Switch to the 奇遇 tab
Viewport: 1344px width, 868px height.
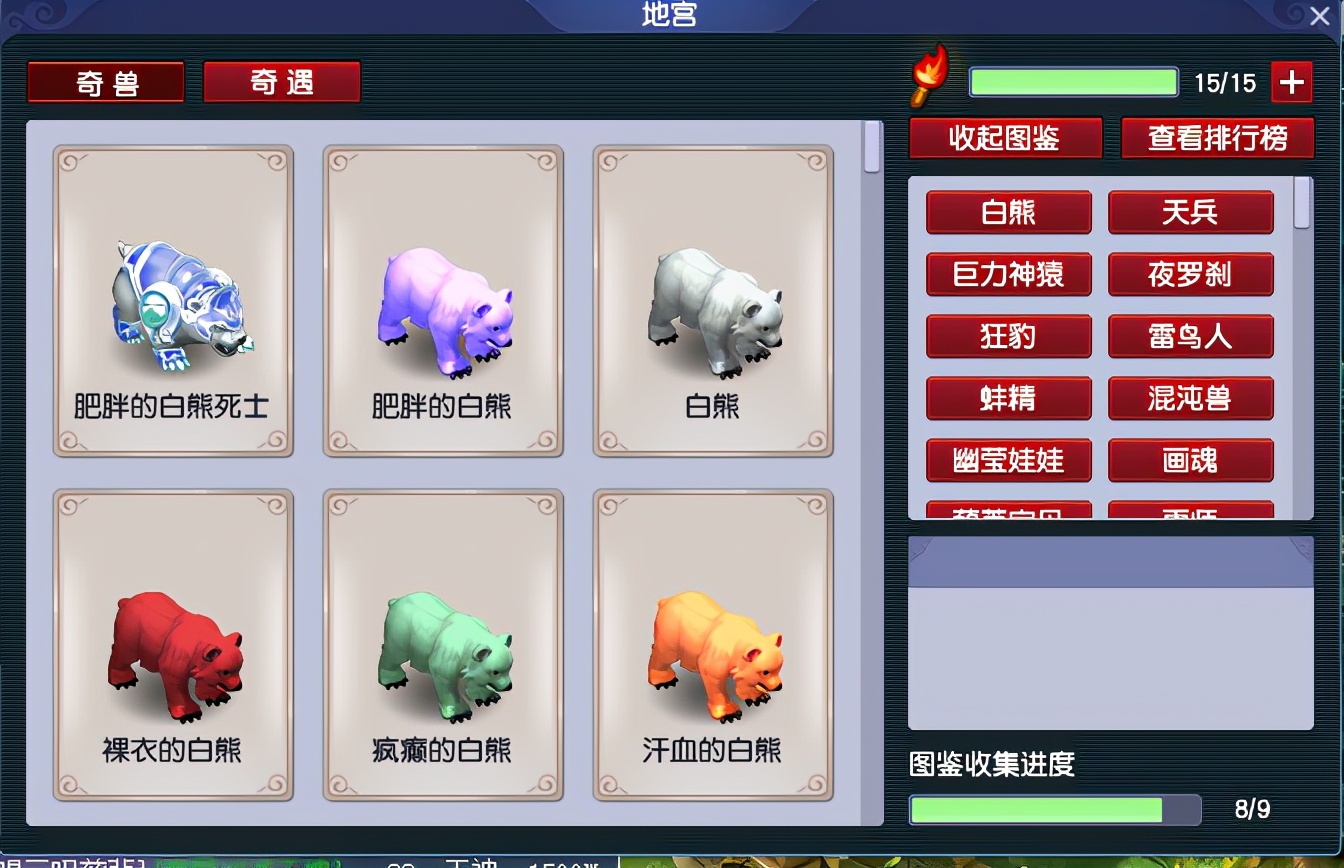[281, 83]
